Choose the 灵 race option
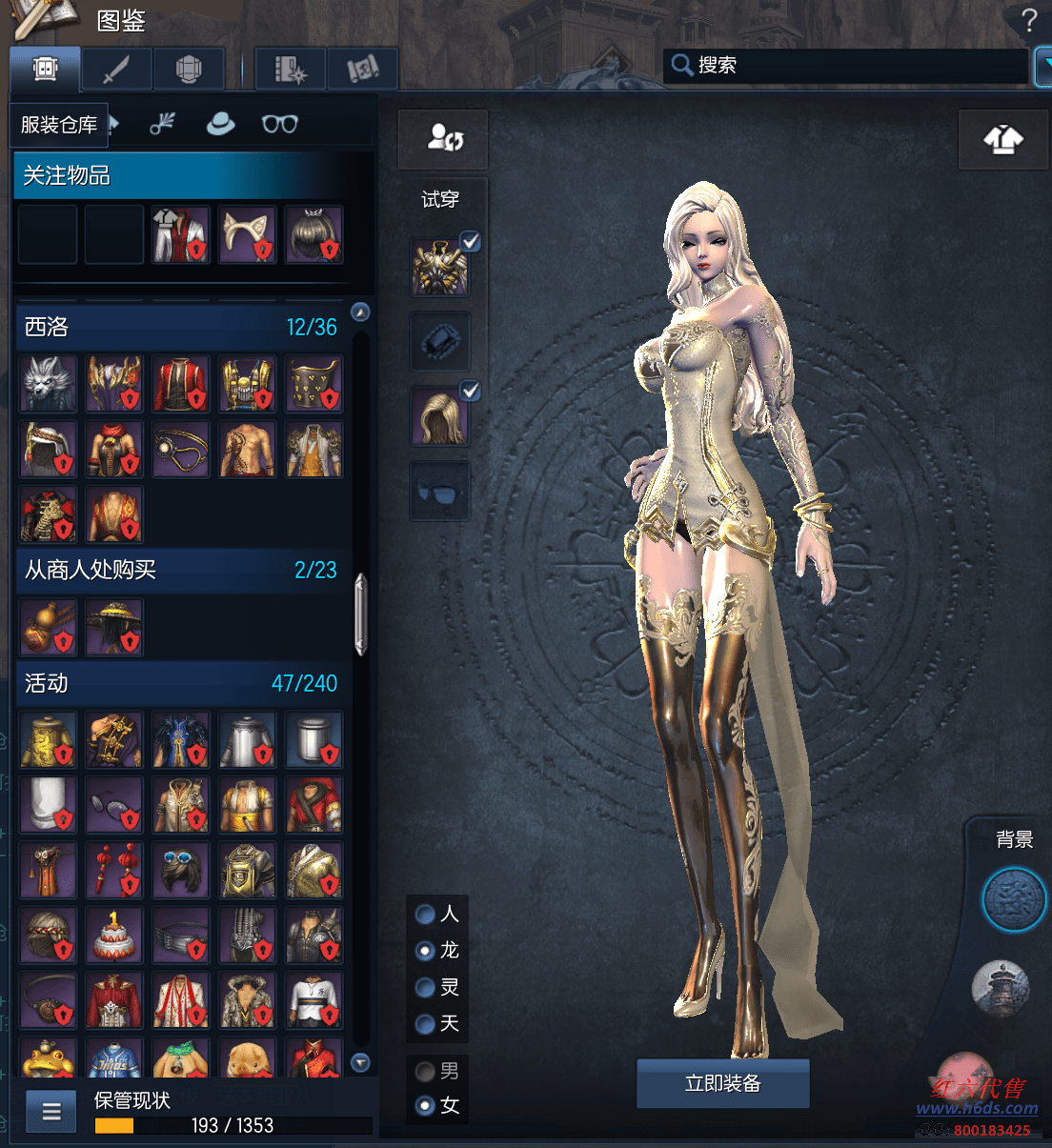This screenshot has height=1148, width=1052. pyautogui.click(x=426, y=988)
